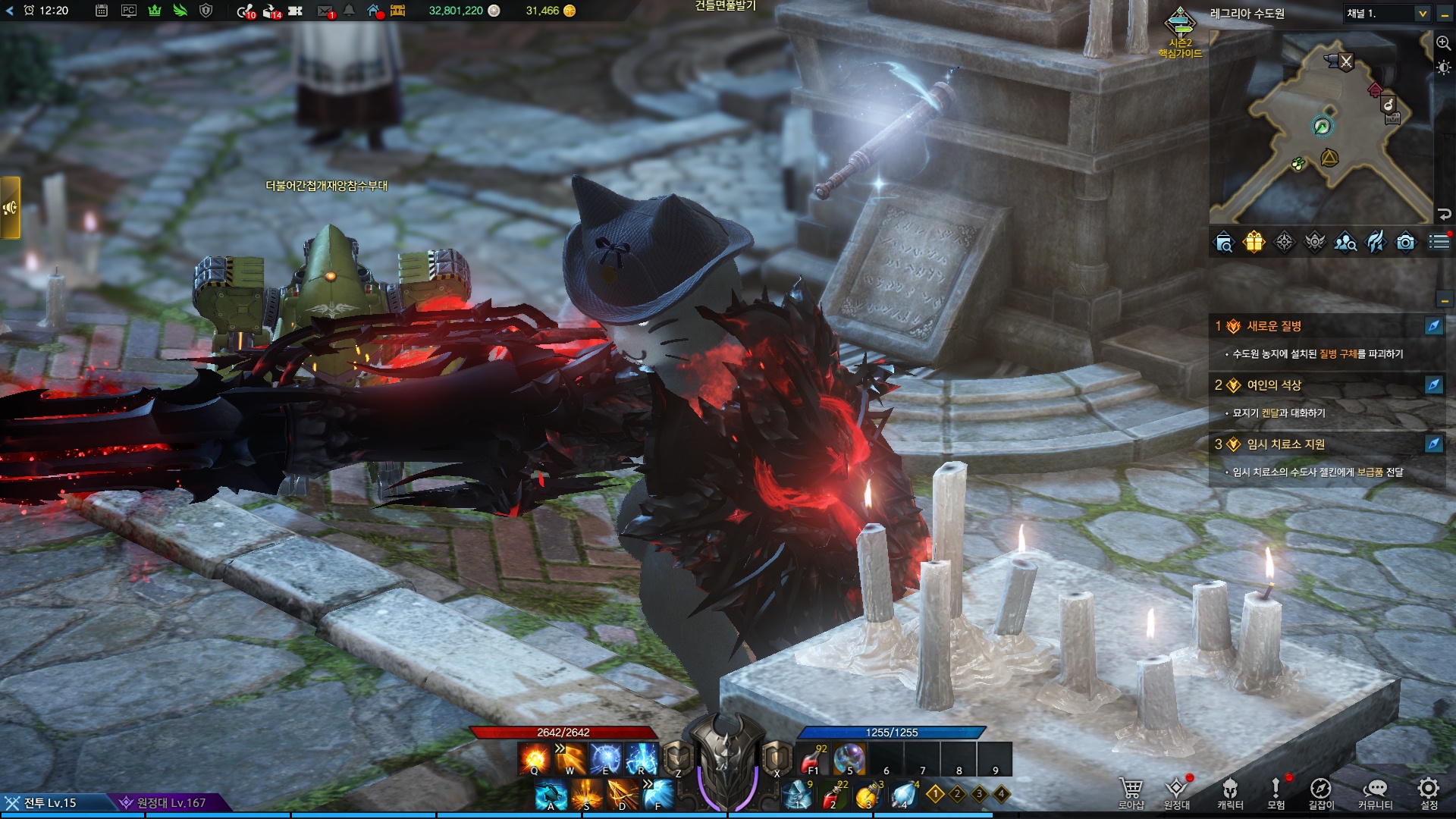This screenshot has width=1456, height=819.
Task: Open the 길잡이 guide compass menu
Action: (x=1320, y=789)
